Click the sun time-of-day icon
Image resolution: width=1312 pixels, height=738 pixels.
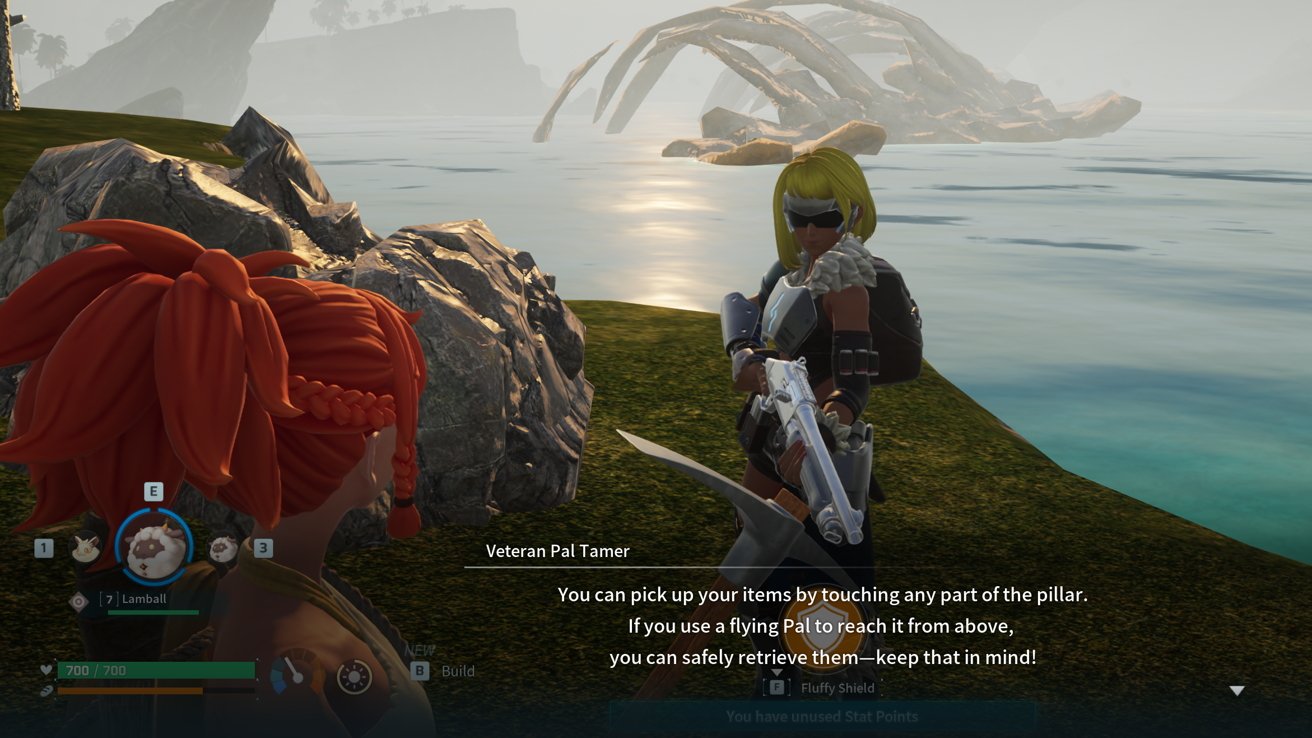pyautogui.click(x=354, y=677)
